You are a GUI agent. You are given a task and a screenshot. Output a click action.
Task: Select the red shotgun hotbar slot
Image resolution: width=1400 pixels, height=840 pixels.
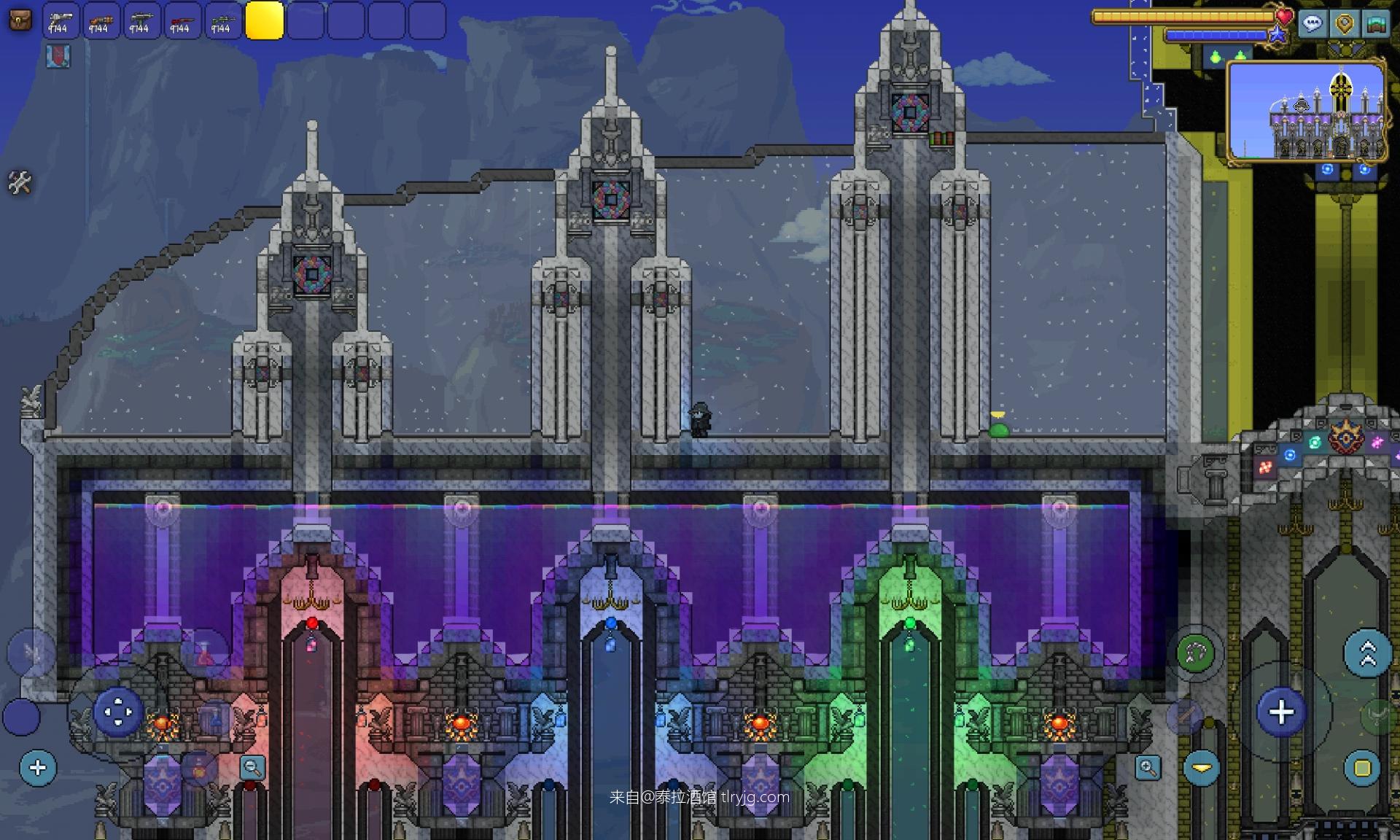[182, 20]
